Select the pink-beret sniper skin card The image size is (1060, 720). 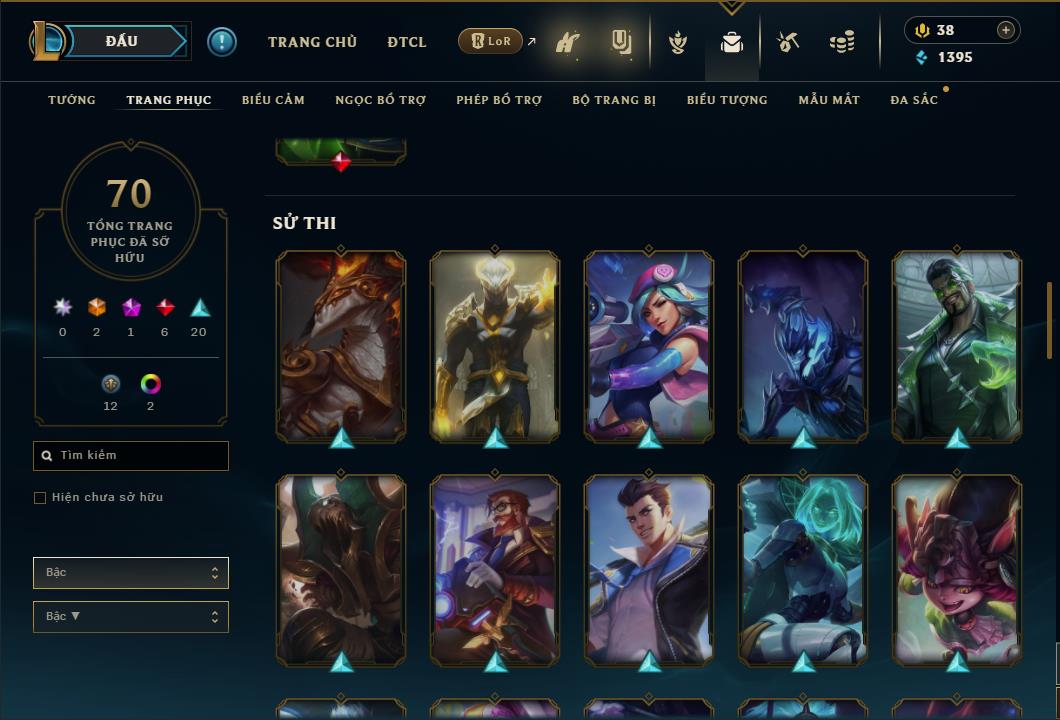649,346
